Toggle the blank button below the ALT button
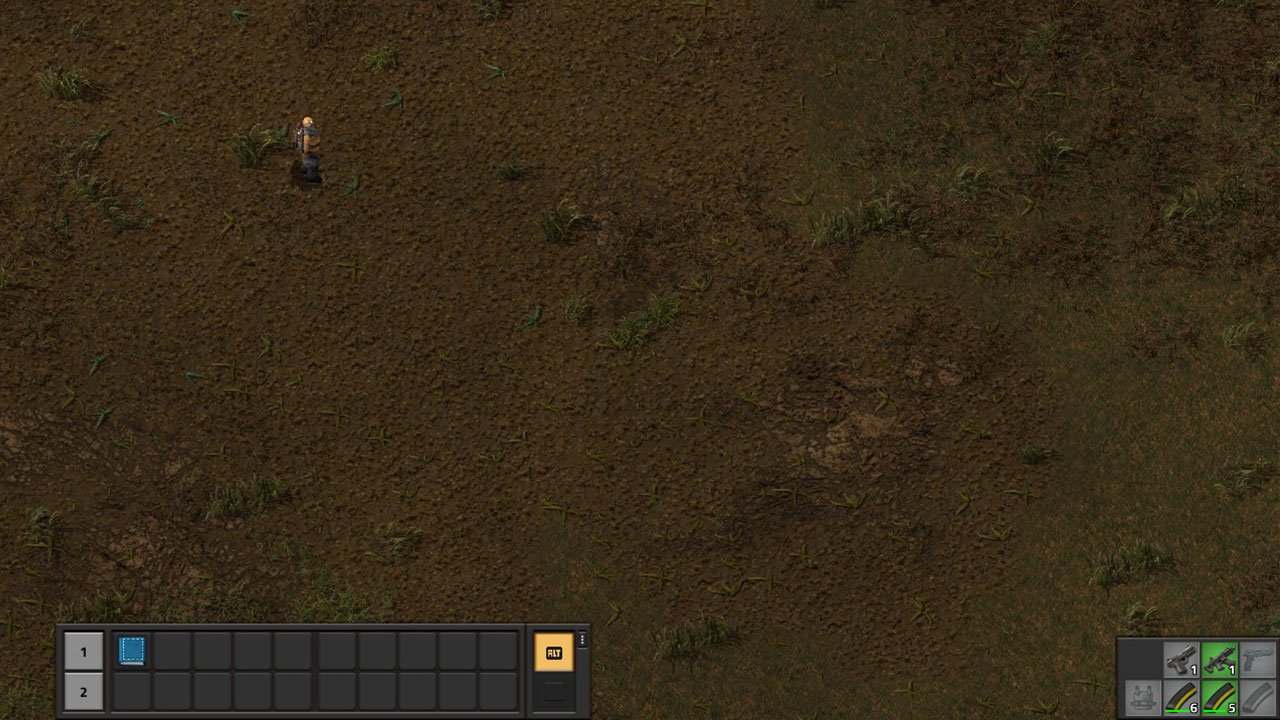The width and height of the screenshot is (1280, 720). (554, 691)
